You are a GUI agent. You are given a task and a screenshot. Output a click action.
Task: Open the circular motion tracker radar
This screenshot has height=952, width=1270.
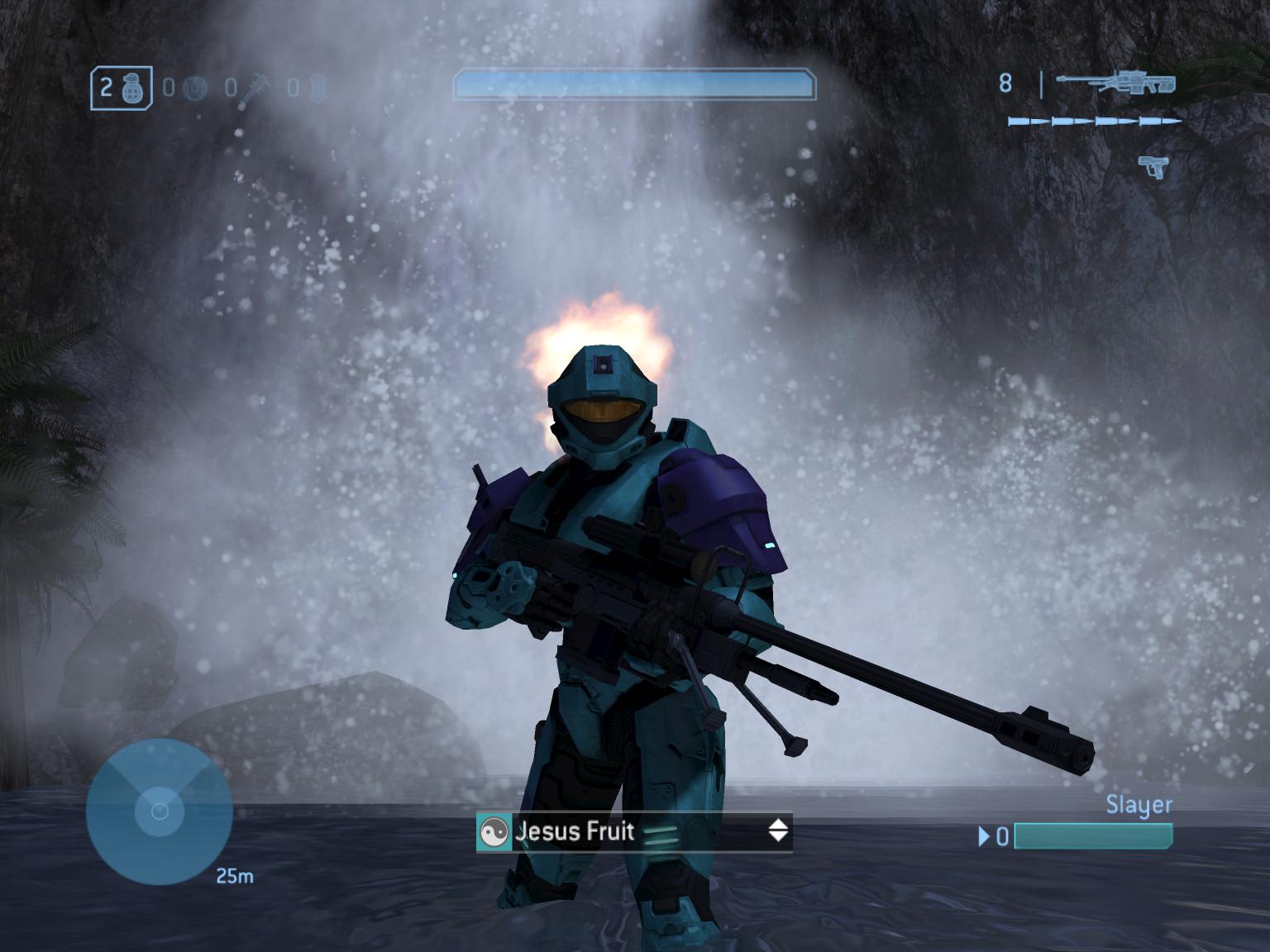(x=159, y=812)
